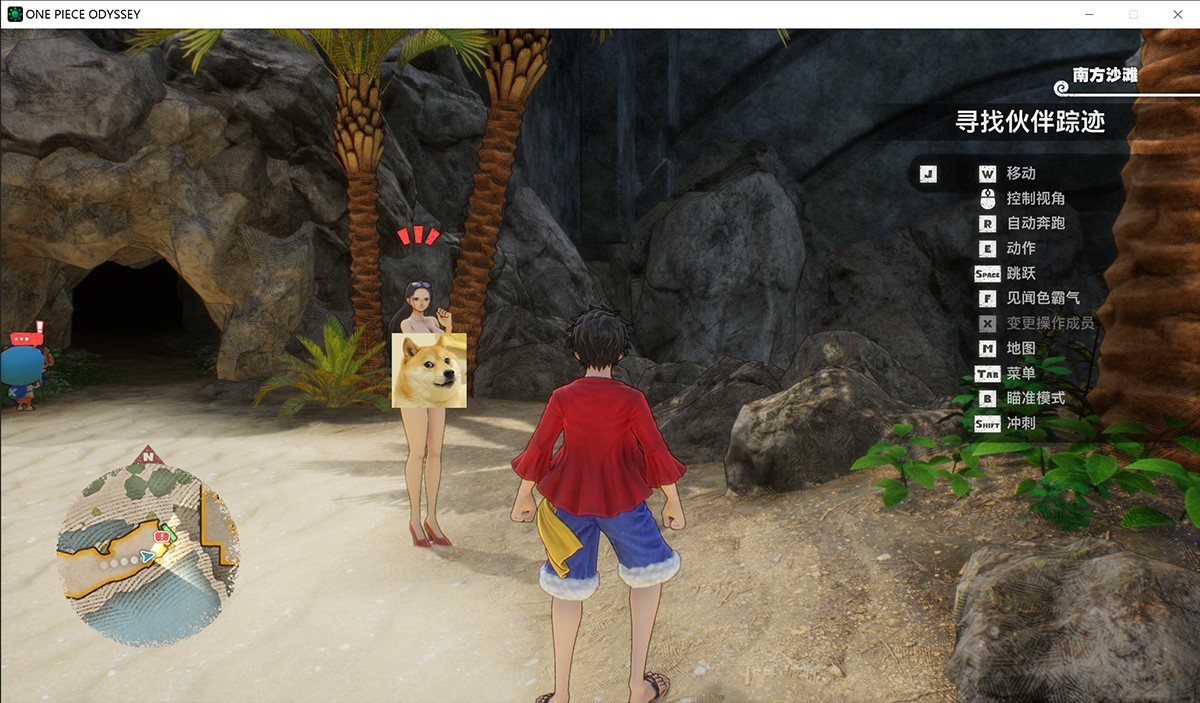Screen dimensions: 1200x703
Task: Select the 寻找伙伴踪迹 objective tracker
Action: click(1030, 122)
